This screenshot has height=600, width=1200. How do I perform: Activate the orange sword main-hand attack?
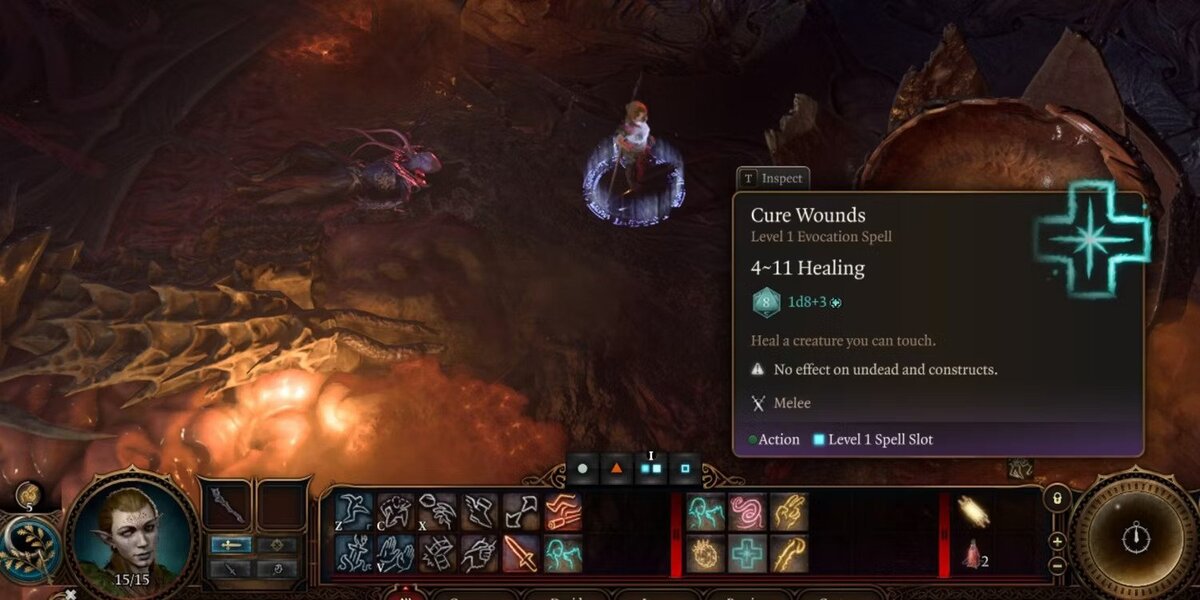(521, 553)
